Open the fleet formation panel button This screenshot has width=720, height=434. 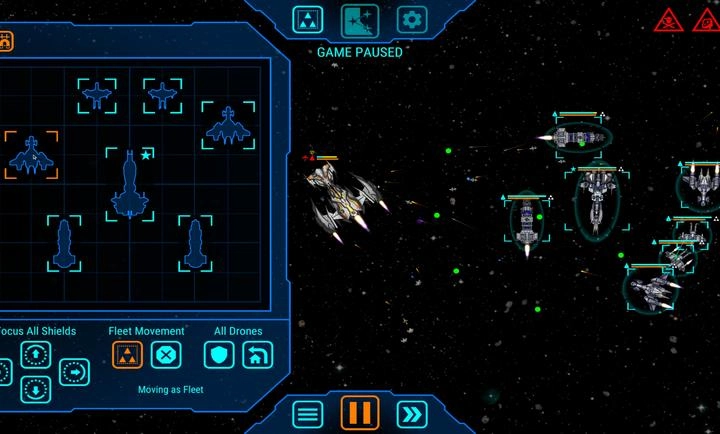coord(308,19)
